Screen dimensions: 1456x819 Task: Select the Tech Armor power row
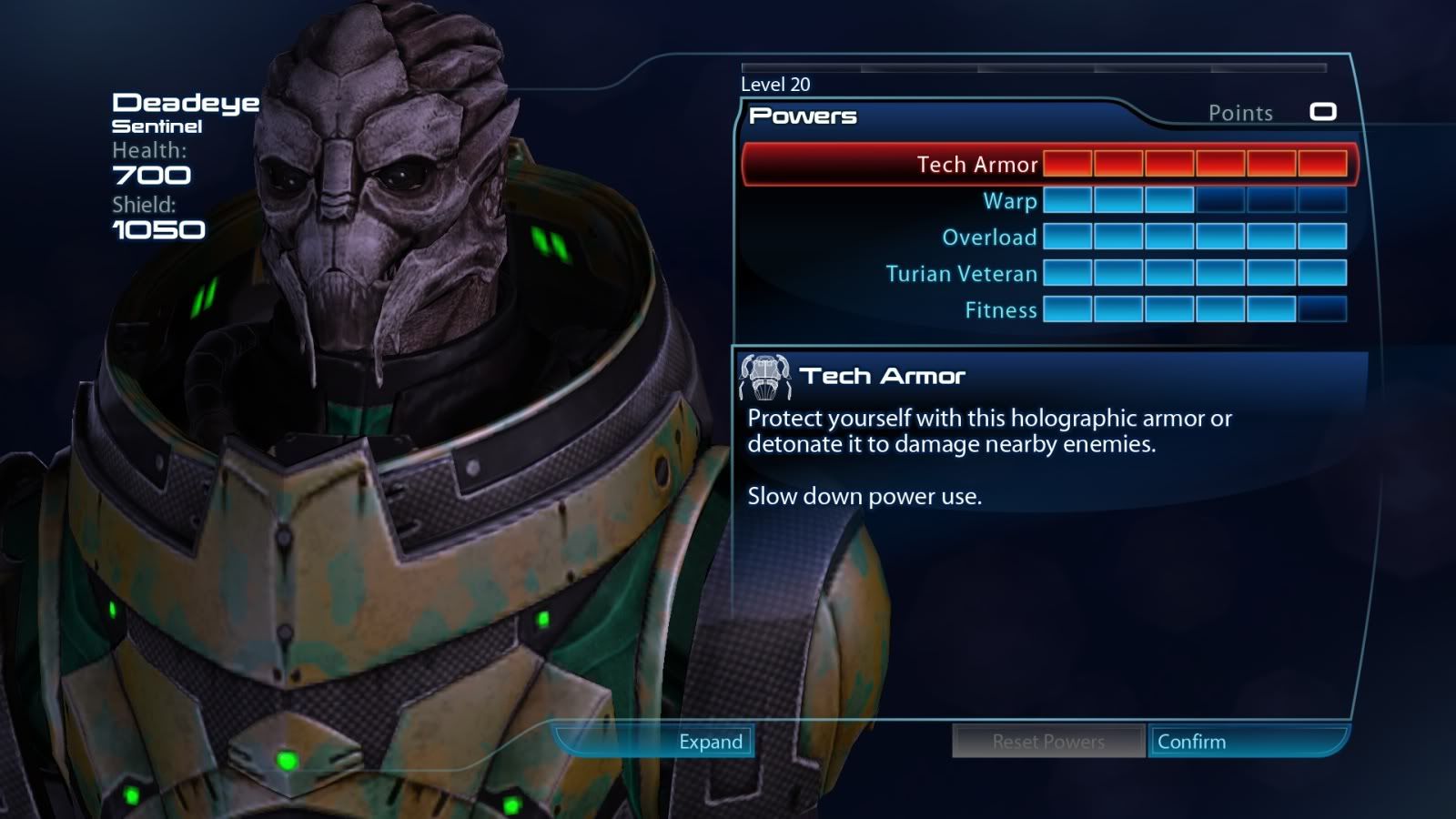[x=976, y=165]
